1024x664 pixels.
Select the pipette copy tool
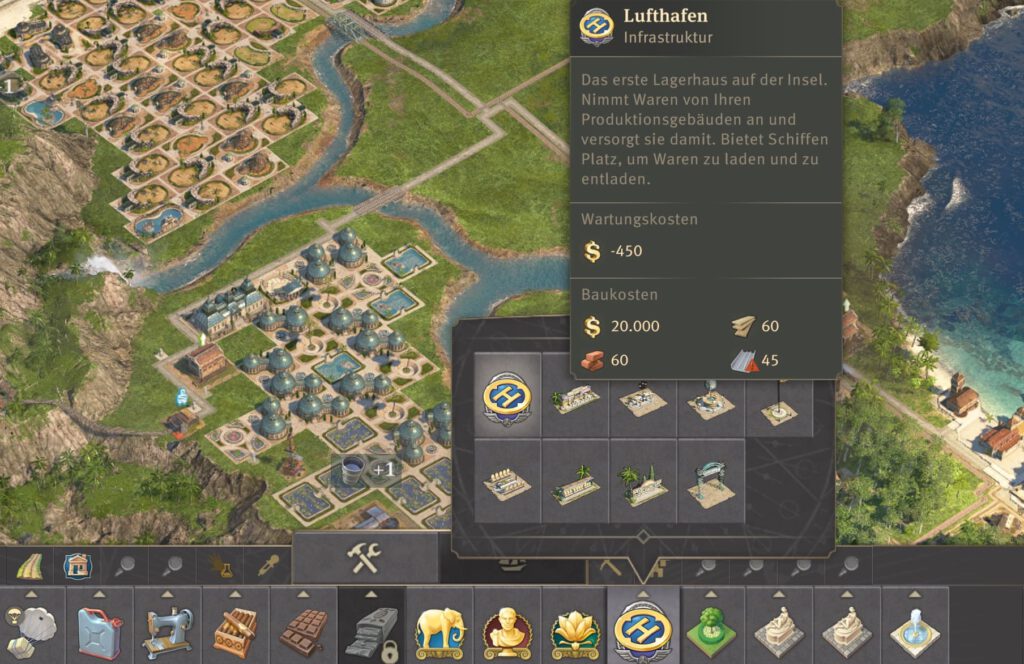270,567
